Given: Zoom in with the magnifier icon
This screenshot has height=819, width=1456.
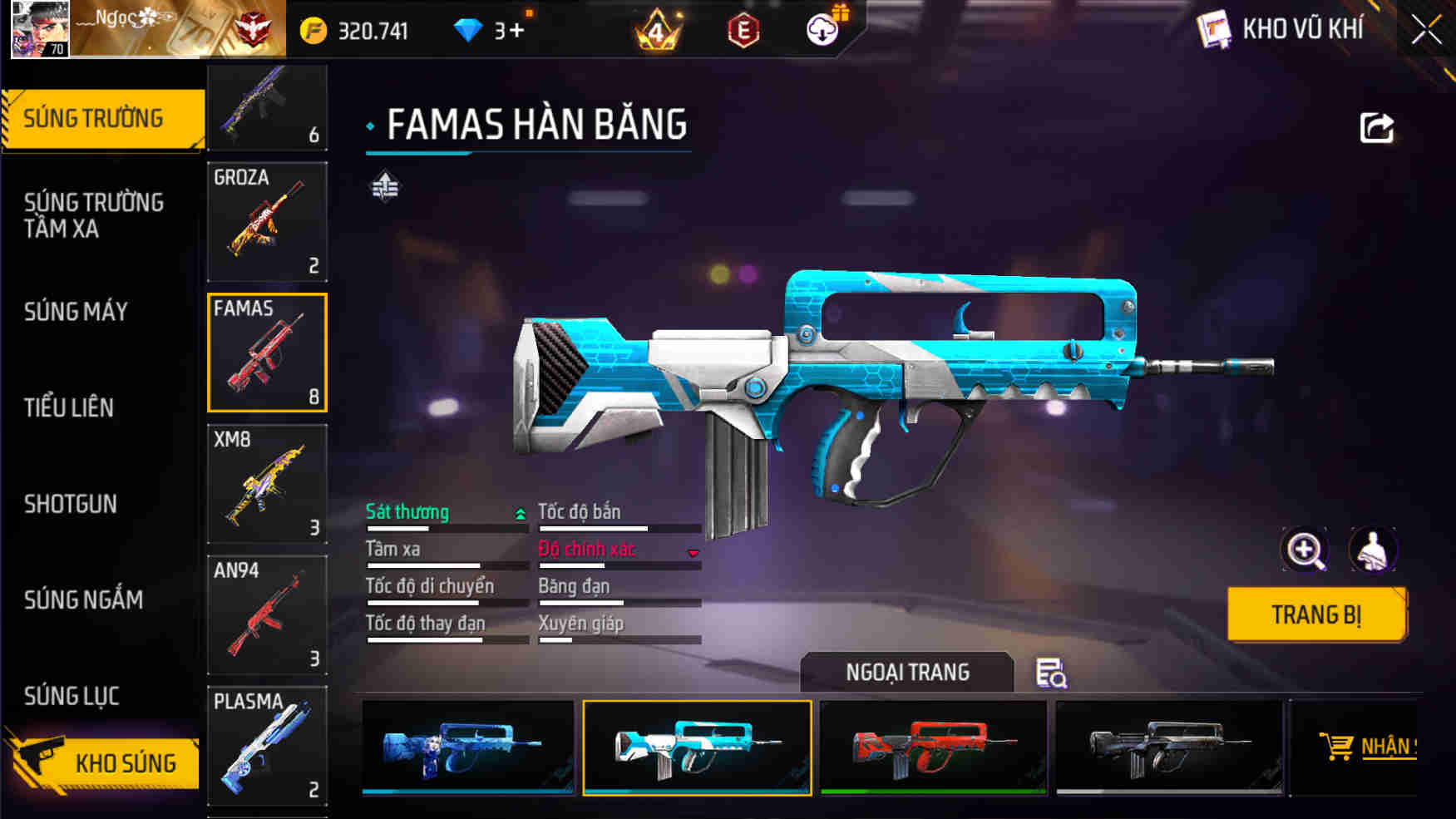Looking at the screenshot, I should [1305, 550].
